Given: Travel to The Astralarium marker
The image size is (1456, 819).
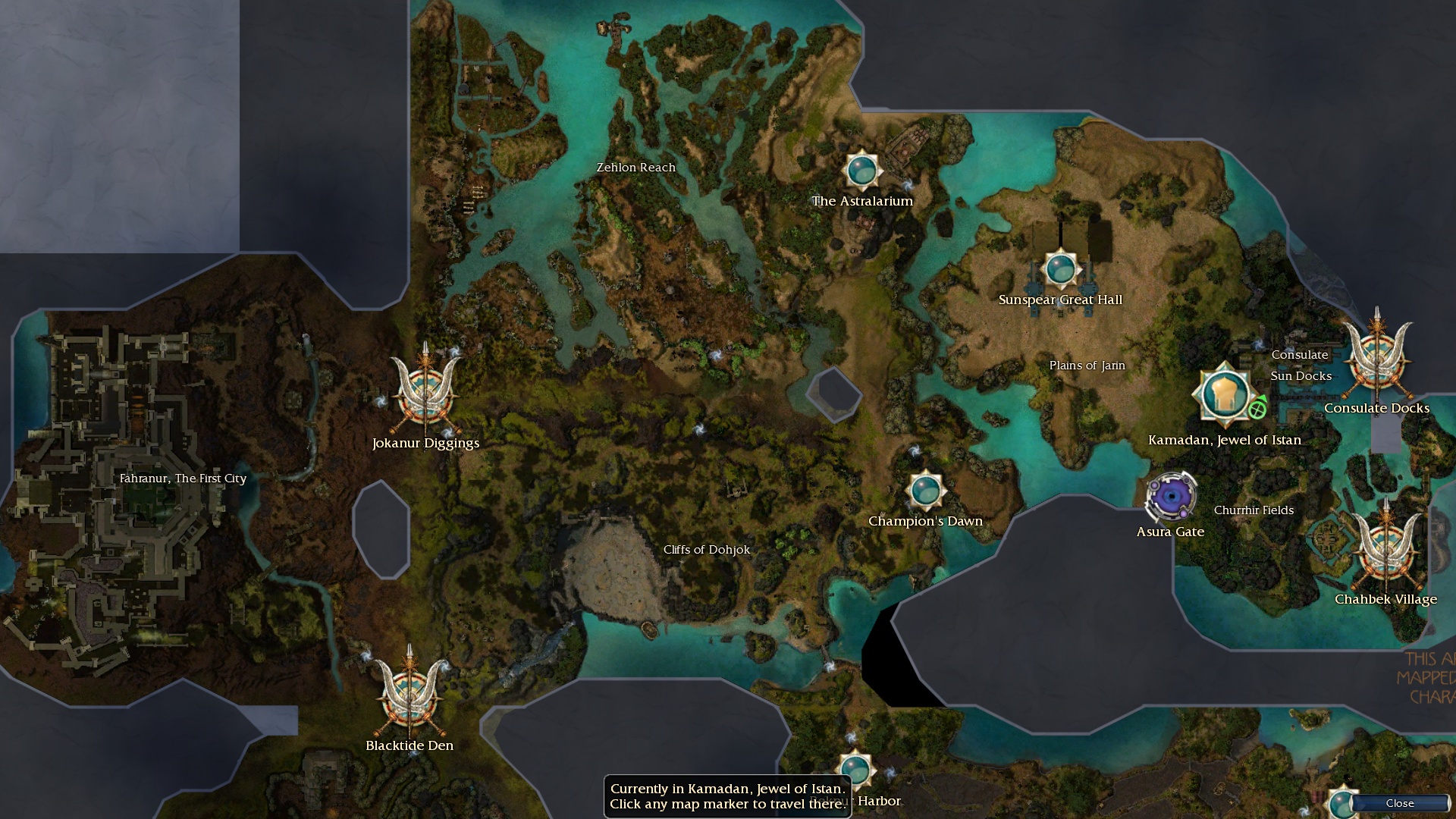Looking at the screenshot, I should [x=861, y=170].
